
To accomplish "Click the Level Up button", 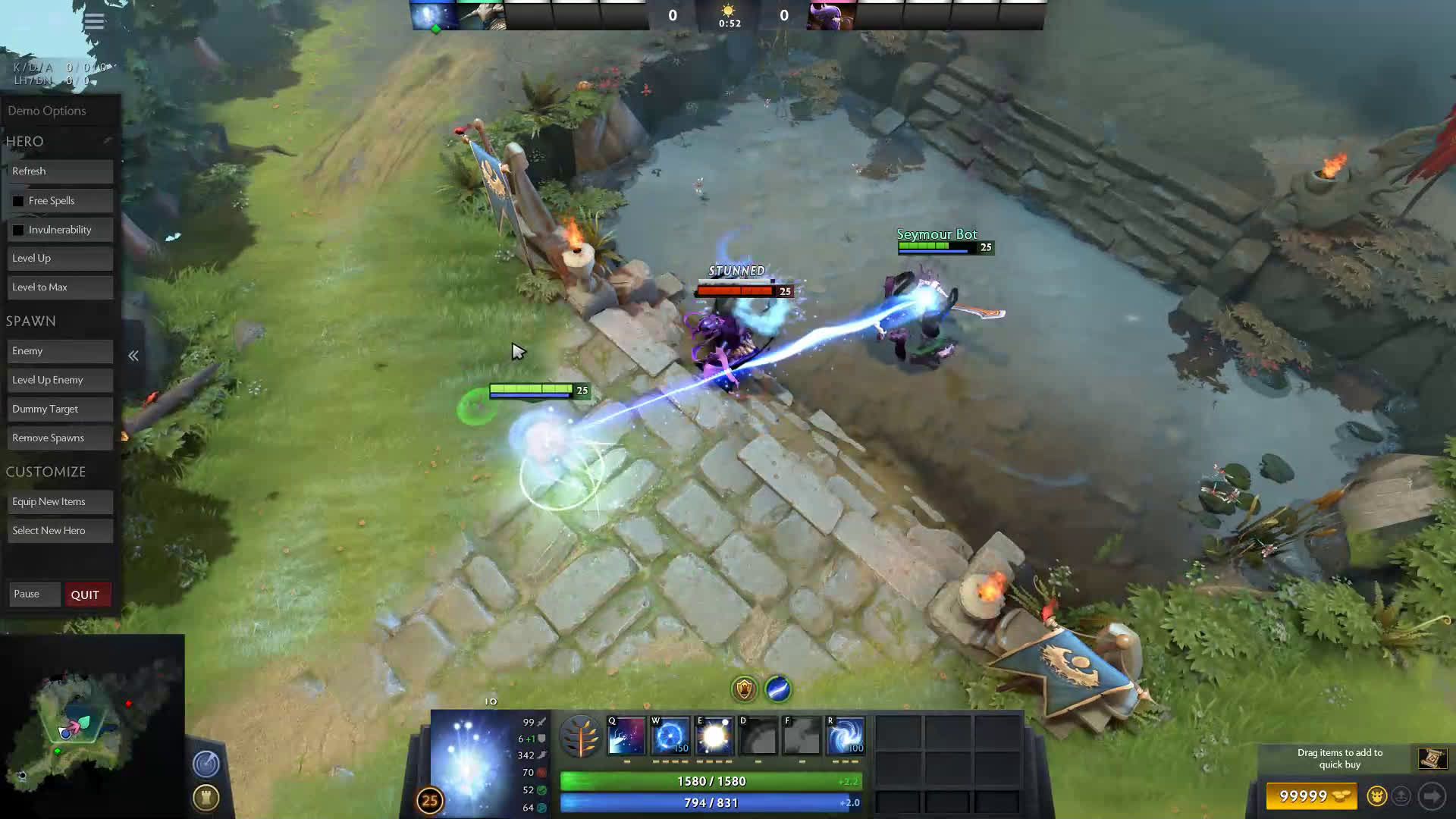I will 60,259.
